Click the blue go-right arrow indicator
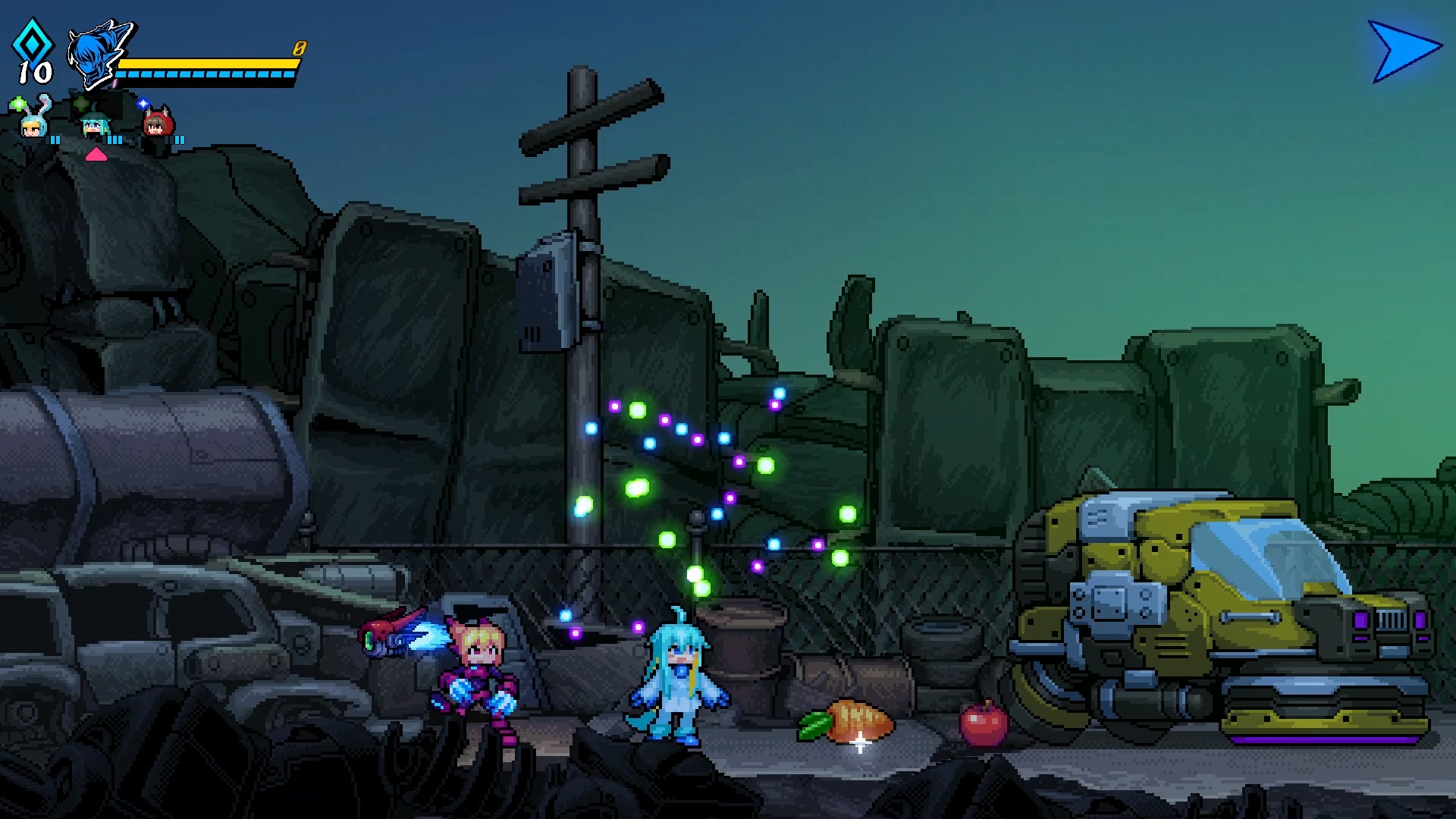Image resolution: width=1456 pixels, height=819 pixels. click(1403, 51)
